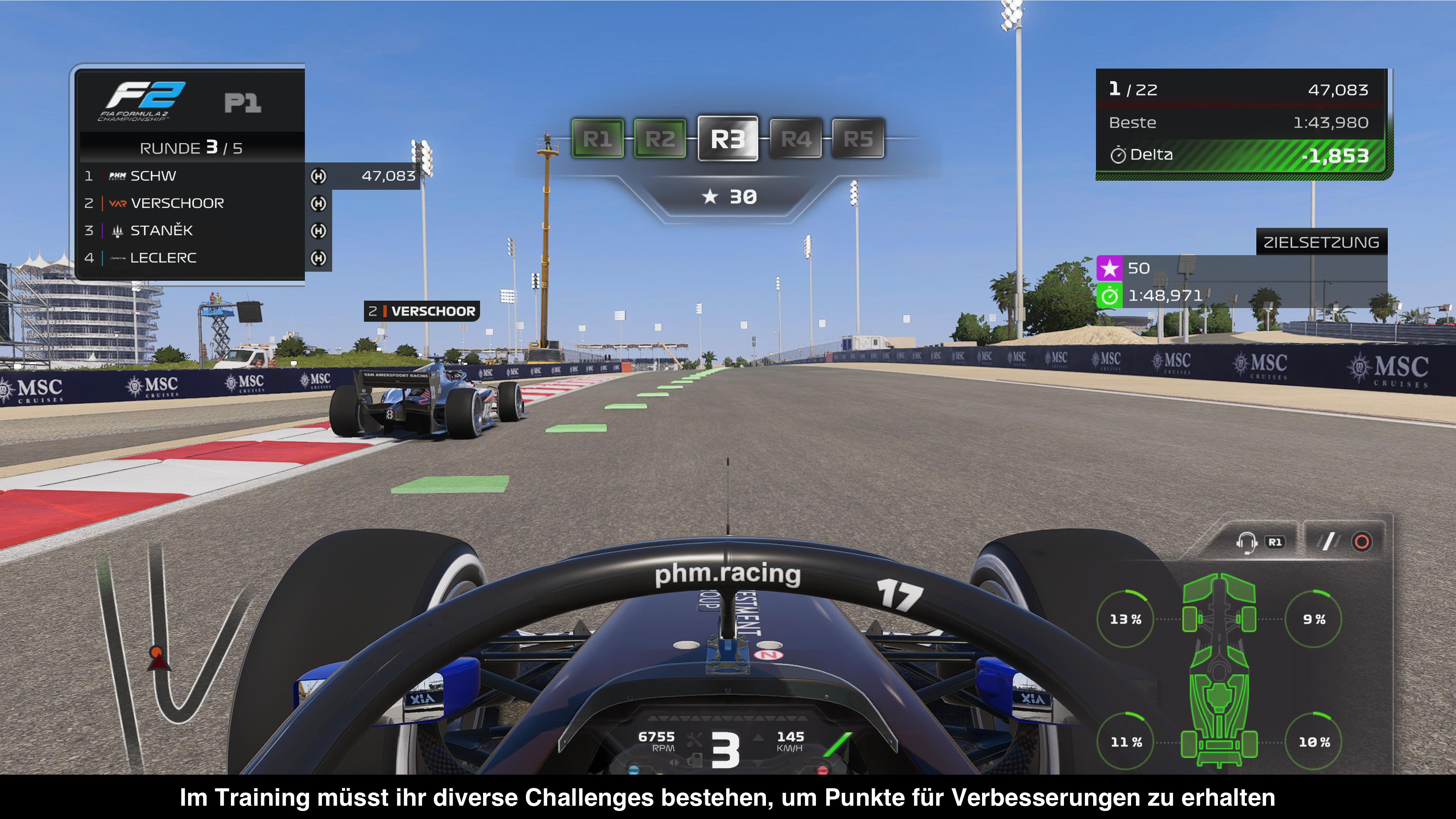
Task: Select LECLERC in the standings list
Action: pyautogui.click(x=163, y=258)
